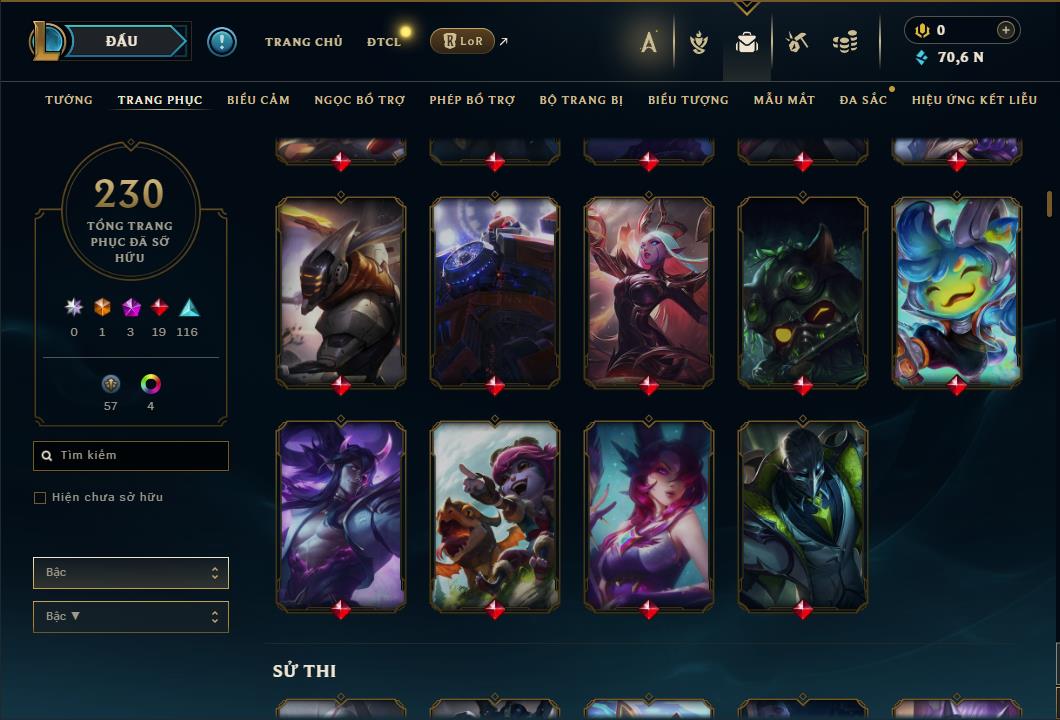Open the BIỂU CẢM tab
The image size is (1060, 720).
click(258, 100)
